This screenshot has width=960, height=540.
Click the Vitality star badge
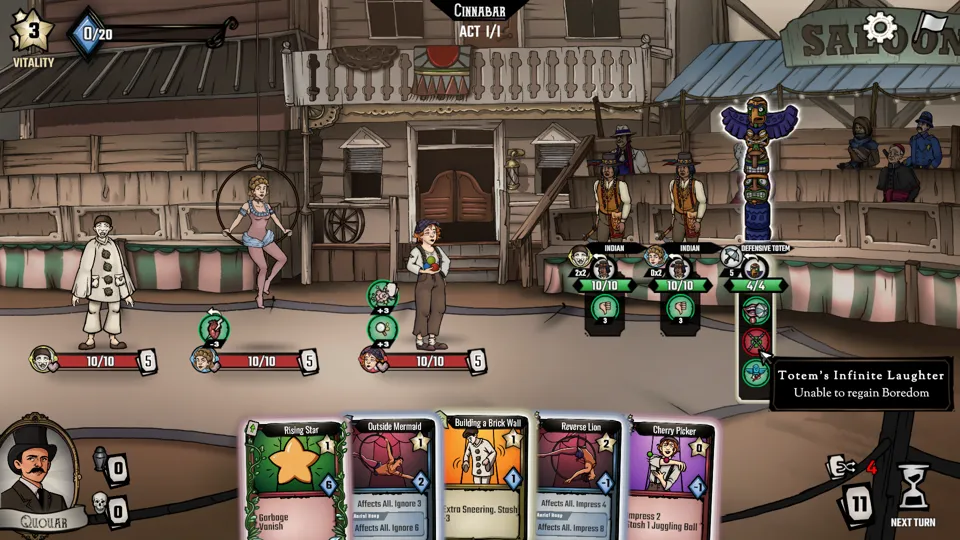(x=32, y=32)
